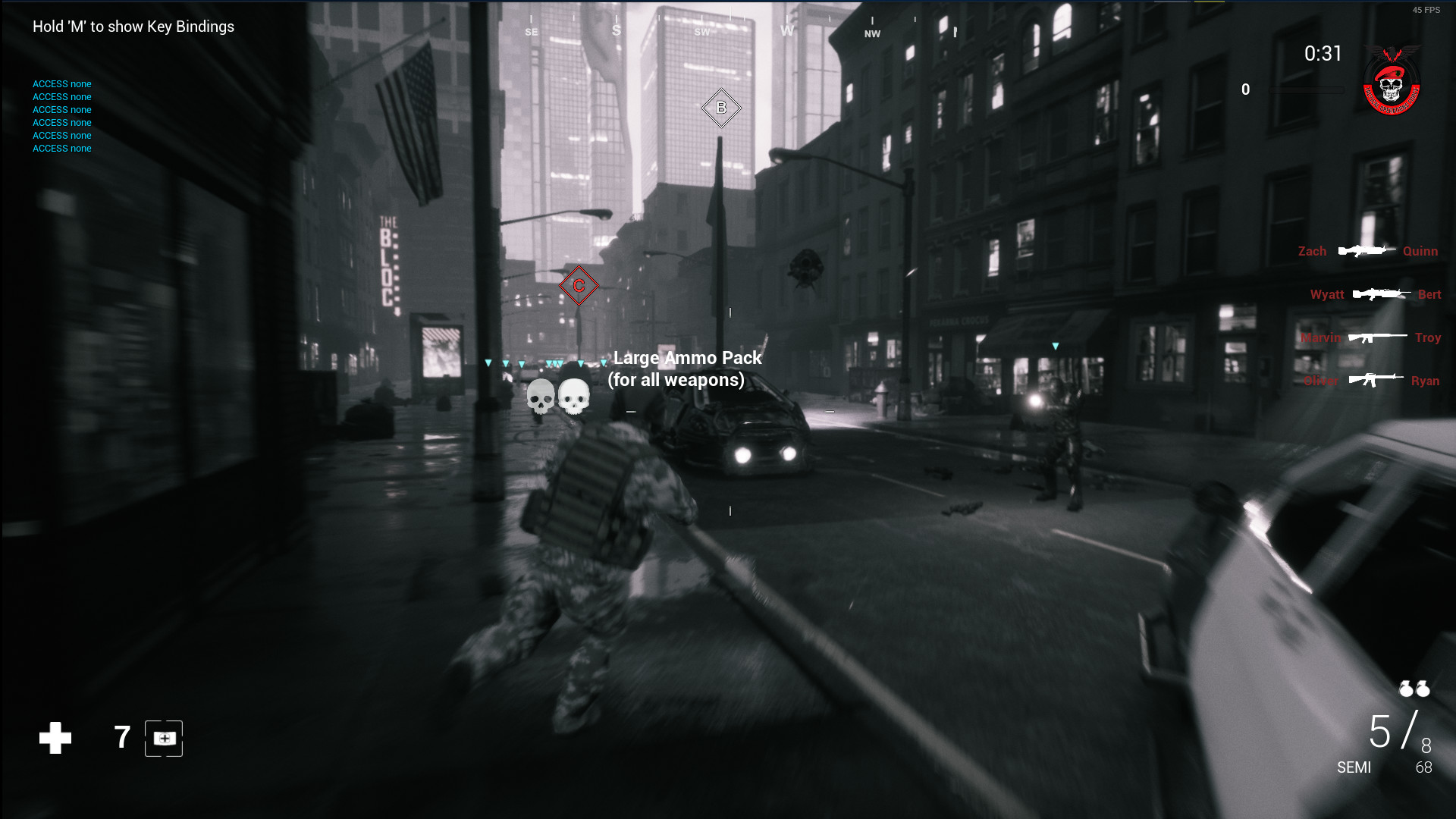The height and width of the screenshot is (819, 1456).
Task: Click the medkit icon beside the 7
Action: pyautogui.click(x=163, y=736)
